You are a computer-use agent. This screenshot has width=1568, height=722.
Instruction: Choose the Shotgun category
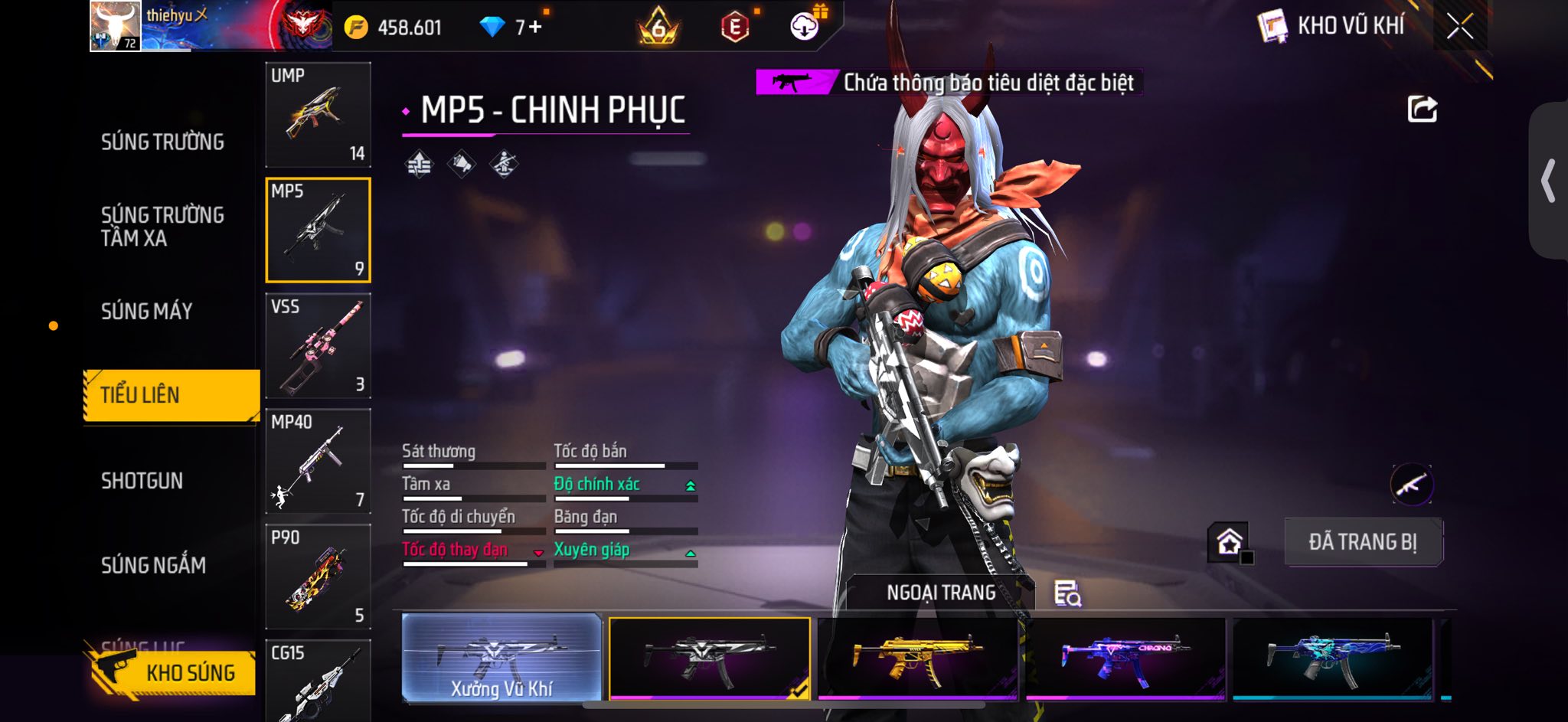[x=142, y=481]
